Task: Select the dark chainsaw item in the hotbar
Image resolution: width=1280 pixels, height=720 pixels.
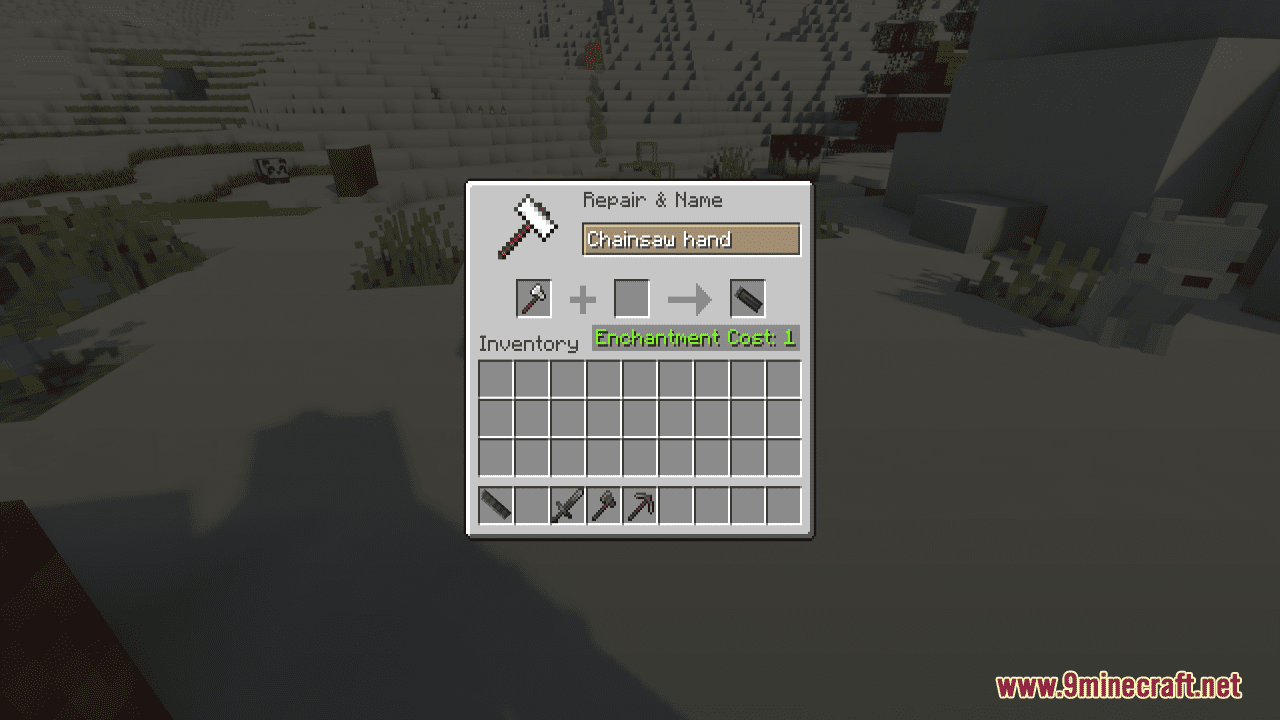Action: [x=496, y=506]
